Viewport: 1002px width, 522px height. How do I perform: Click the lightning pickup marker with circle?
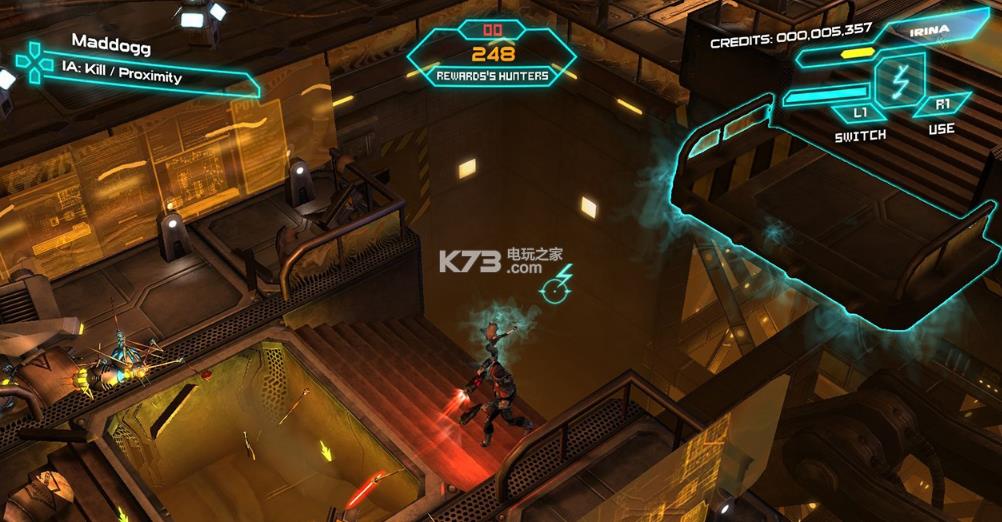pyautogui.click(x=557, y=285)
